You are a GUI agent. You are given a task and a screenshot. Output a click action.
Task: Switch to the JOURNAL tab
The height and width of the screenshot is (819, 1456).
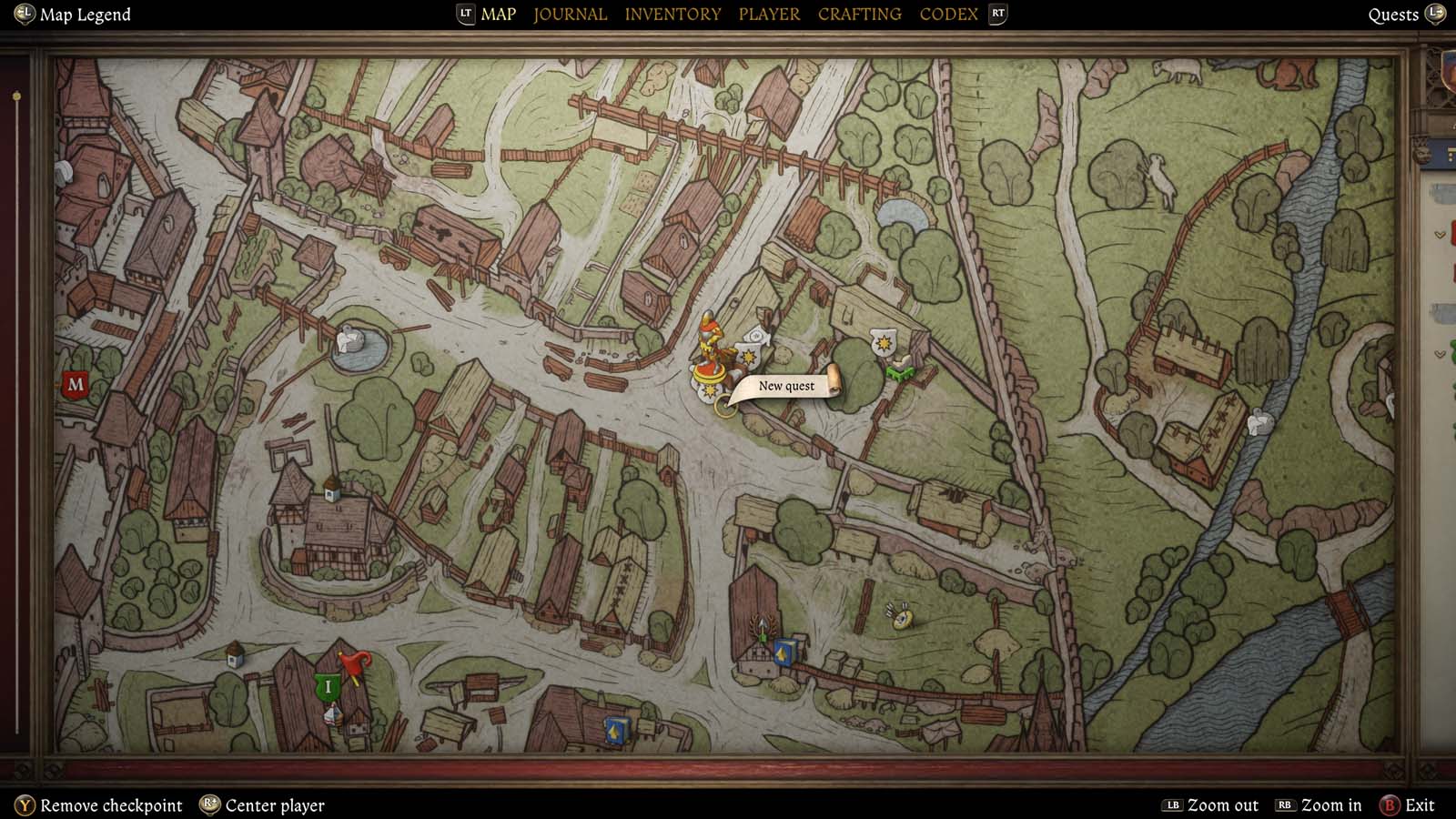(570, 14)
